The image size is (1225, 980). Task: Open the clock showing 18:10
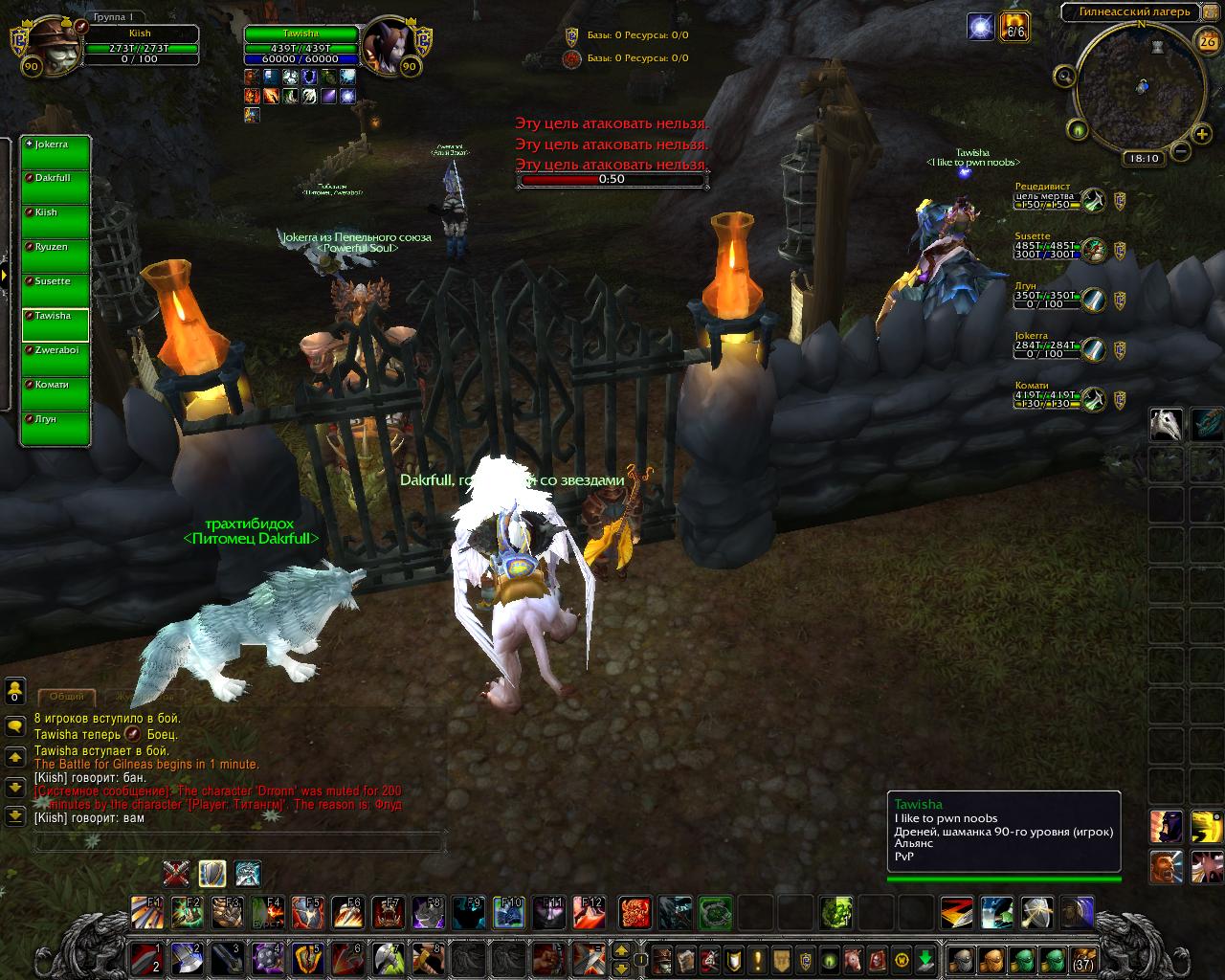pyautogui.click(x=1143, y=159)
